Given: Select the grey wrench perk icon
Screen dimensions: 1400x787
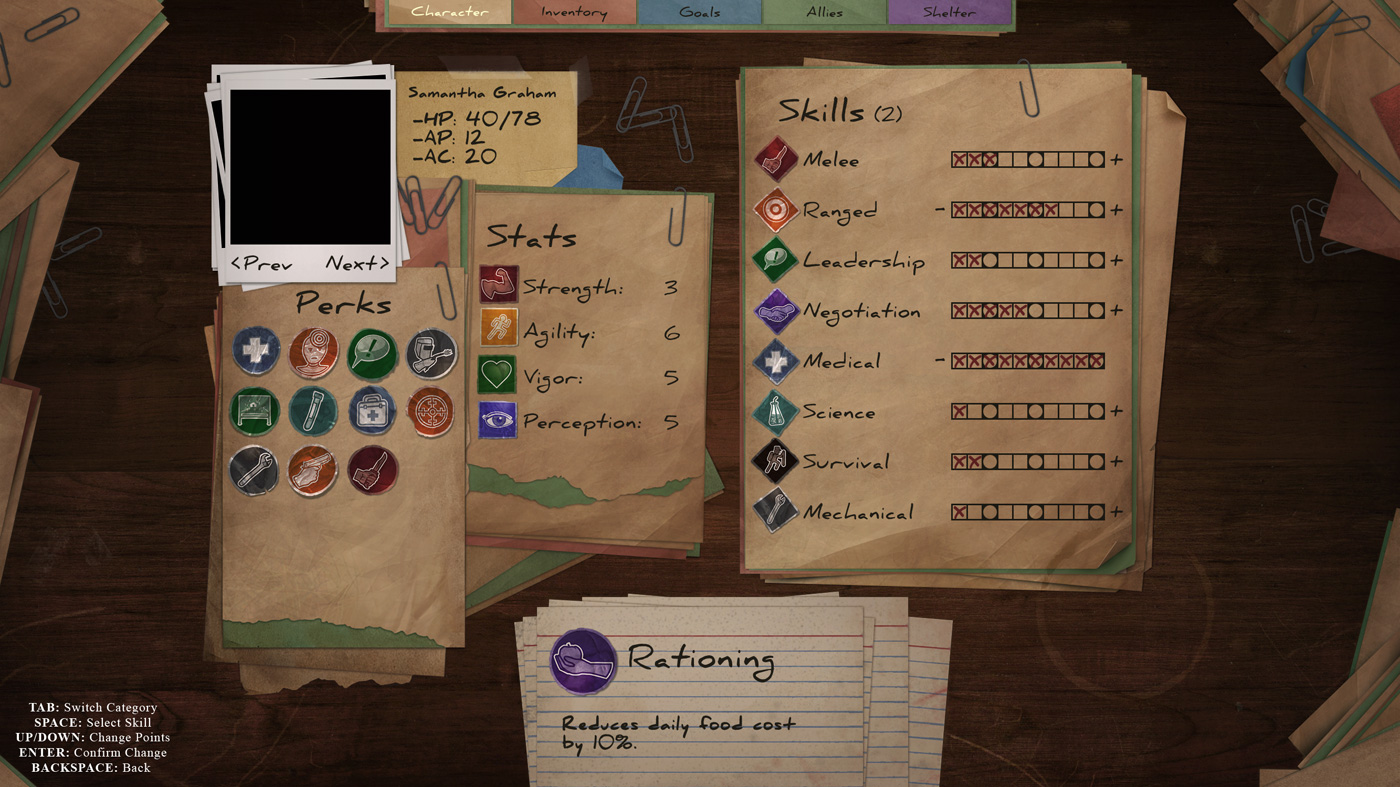Looking at the screenshot, I should pyautogui.click(x=254, y=470).
